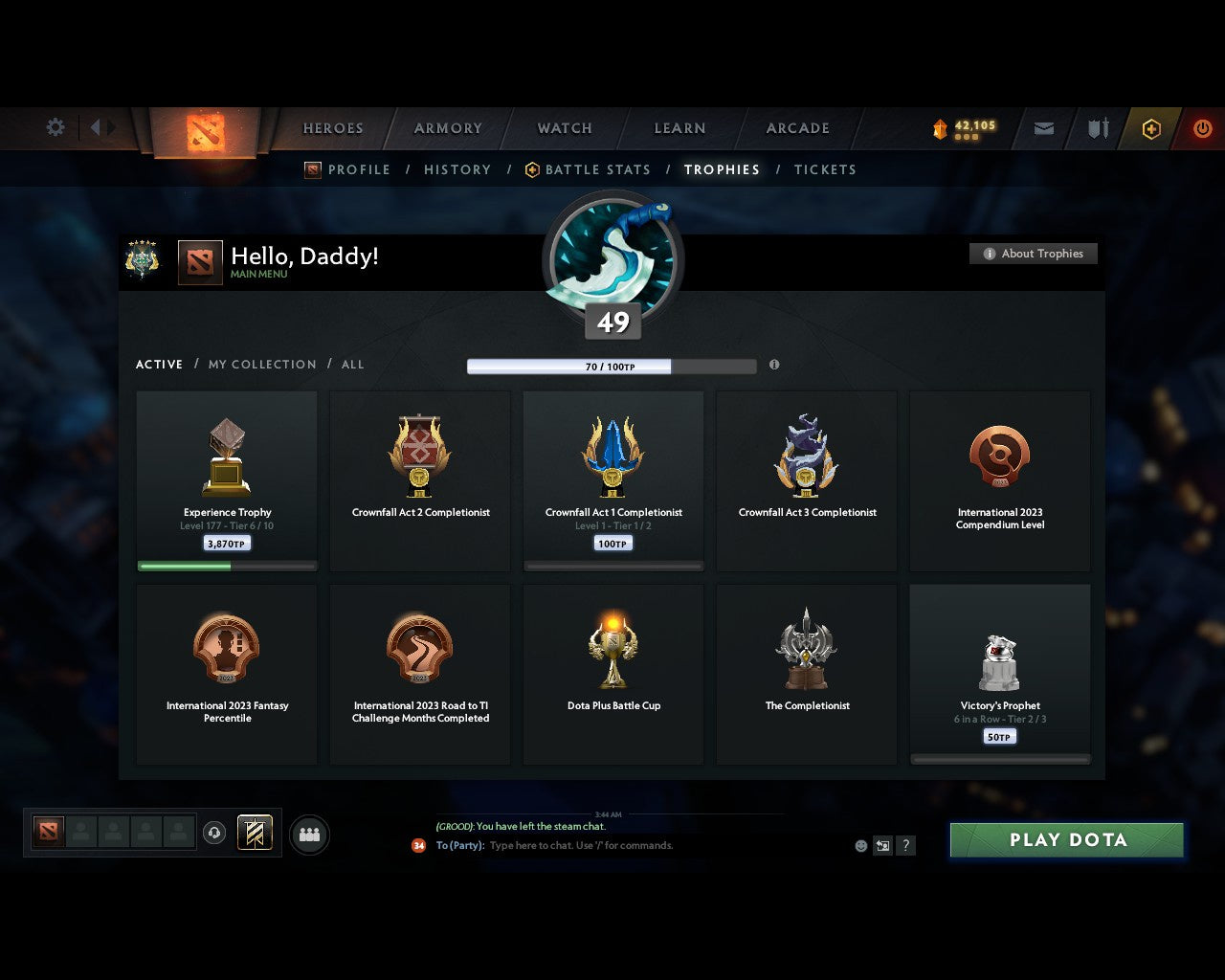Toggle the ACTIVE trophies view
The height and width of the screenshot is (980, 1225).
(159, 365)
